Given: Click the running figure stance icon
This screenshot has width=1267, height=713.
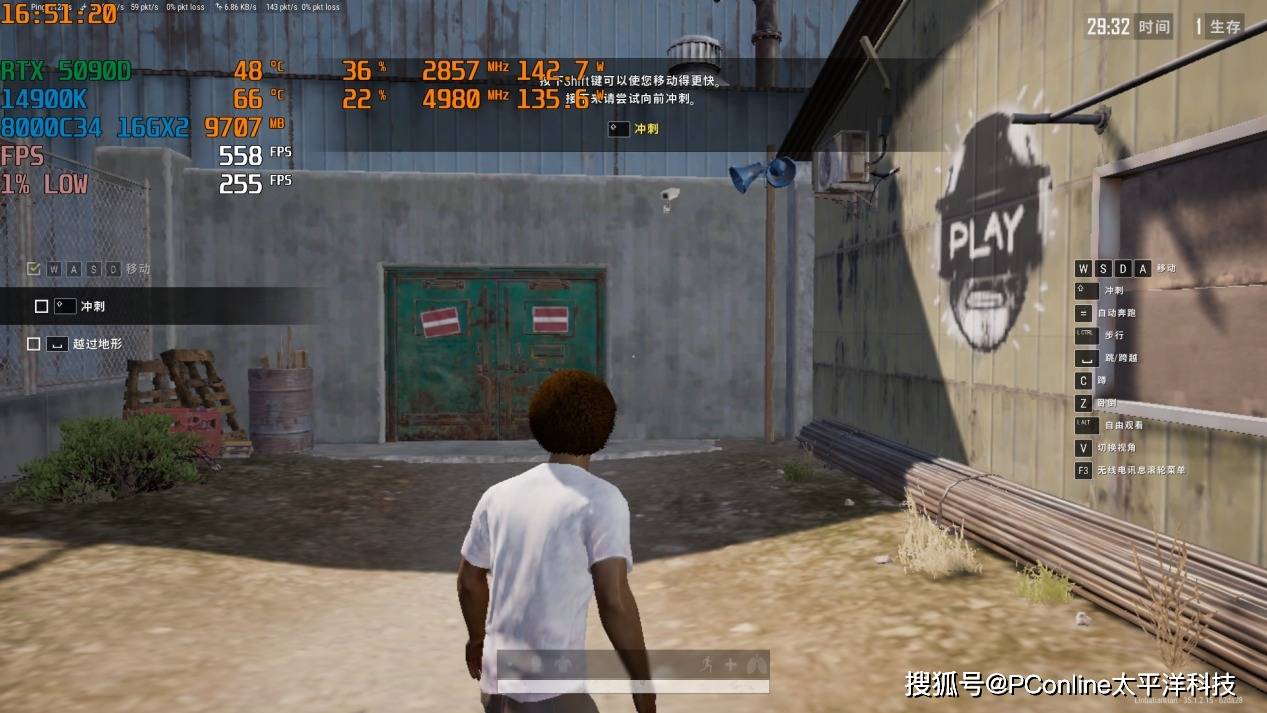Looking at the screenshot, I should click(708, 664).
